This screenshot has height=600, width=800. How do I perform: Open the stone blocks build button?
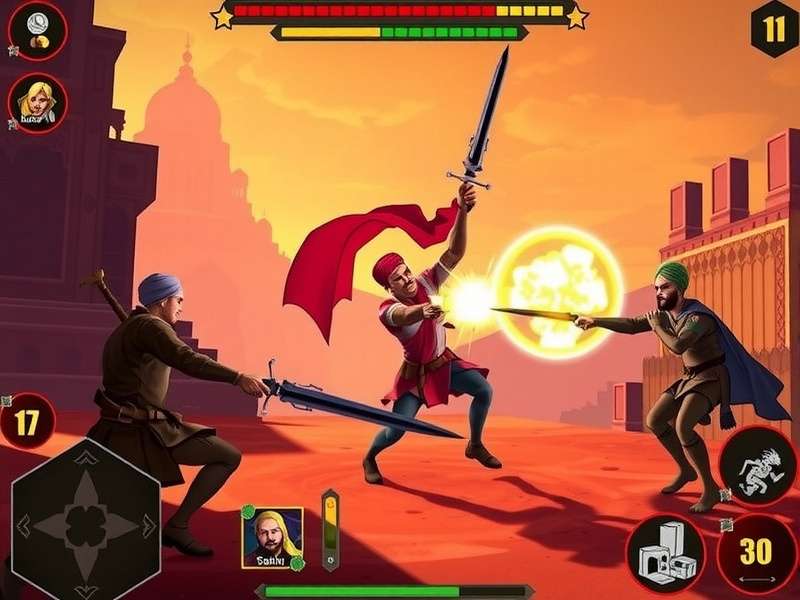click(x=666, y=551)
